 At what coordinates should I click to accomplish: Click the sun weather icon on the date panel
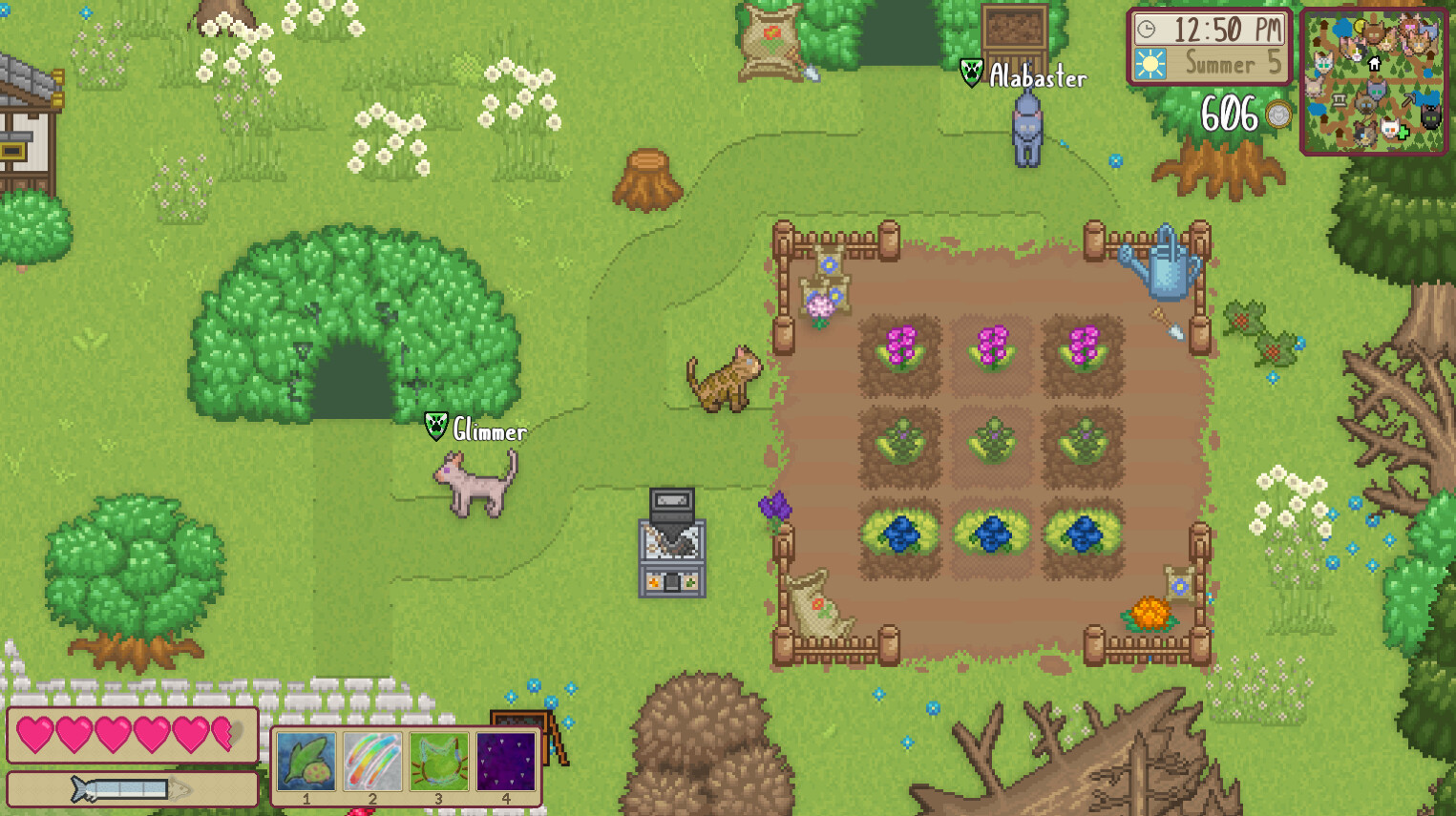click(x=1152, y=65)
